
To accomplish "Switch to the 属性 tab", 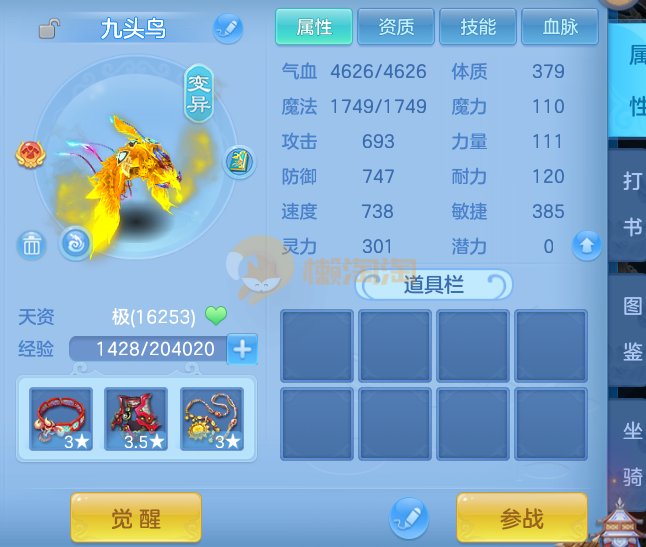I will [x=314, y=27].
